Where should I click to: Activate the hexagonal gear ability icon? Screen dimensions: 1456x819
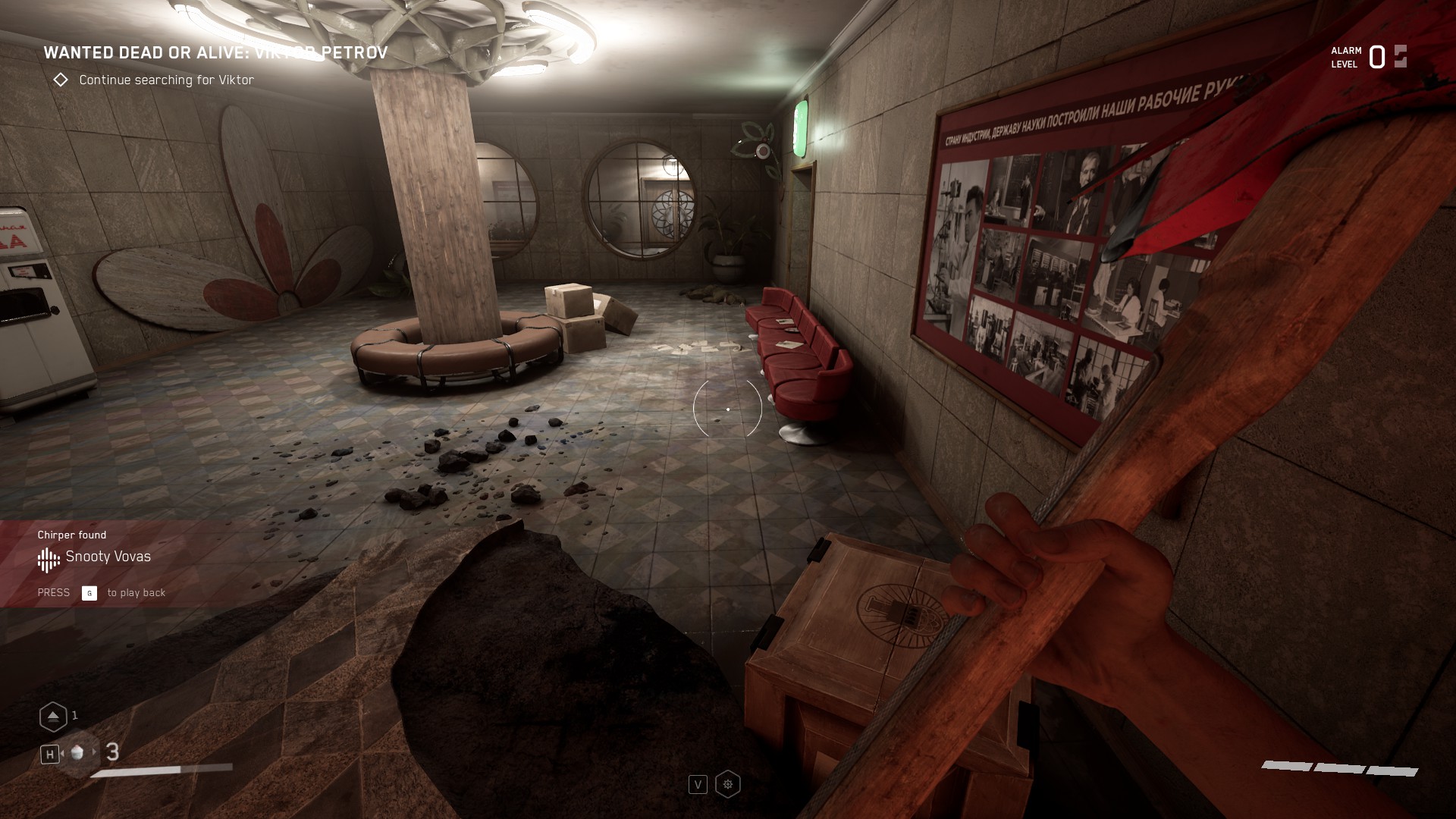pos(727,784)
